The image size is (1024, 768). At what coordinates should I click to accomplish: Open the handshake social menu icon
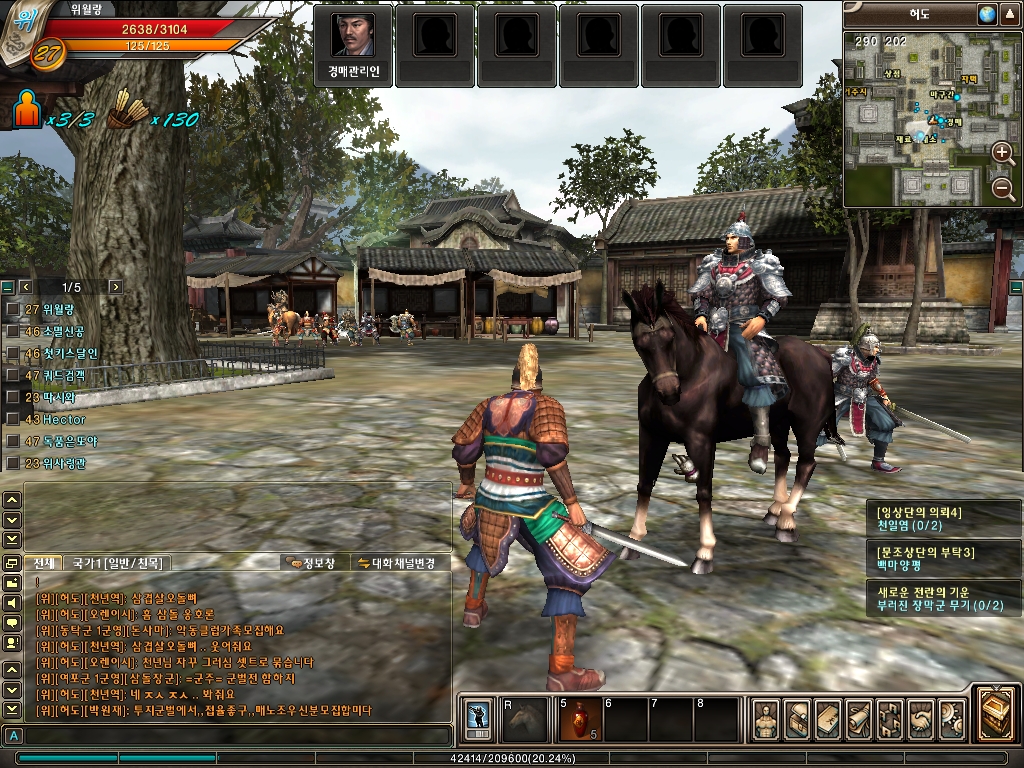[x=921, y=718]
